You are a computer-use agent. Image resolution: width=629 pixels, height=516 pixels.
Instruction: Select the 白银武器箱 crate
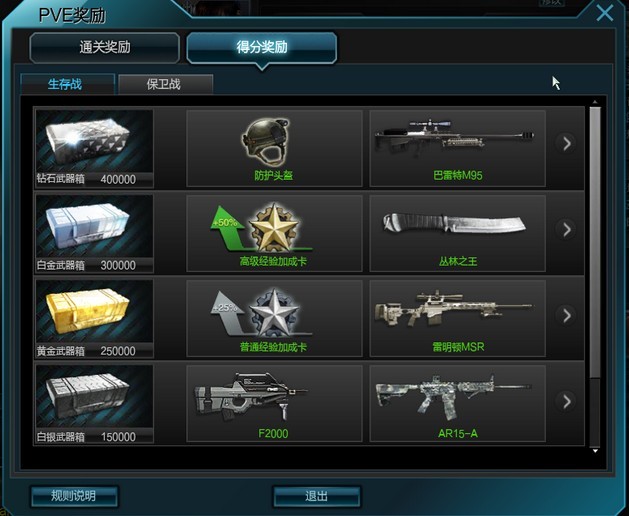[x=94, y=404]
